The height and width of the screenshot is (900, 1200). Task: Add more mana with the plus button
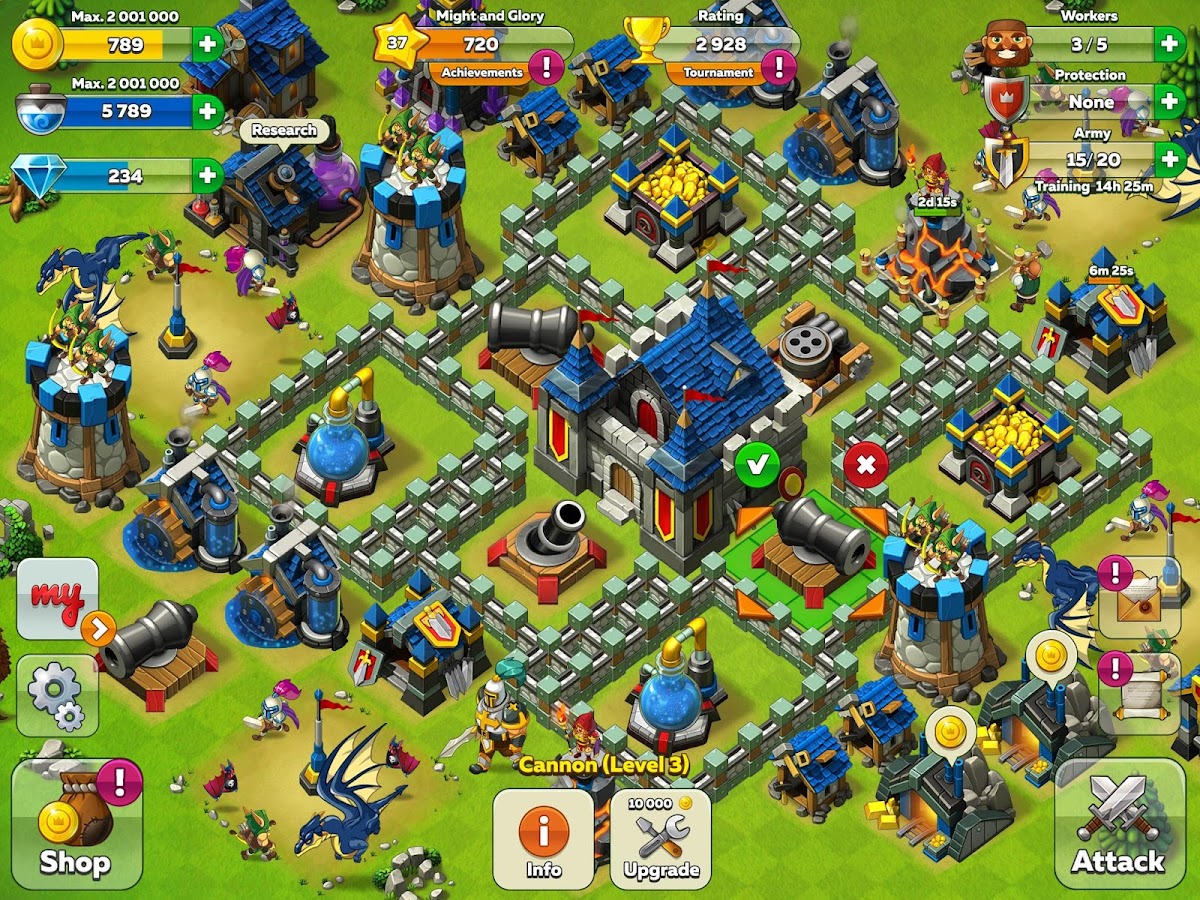point(207,111)
